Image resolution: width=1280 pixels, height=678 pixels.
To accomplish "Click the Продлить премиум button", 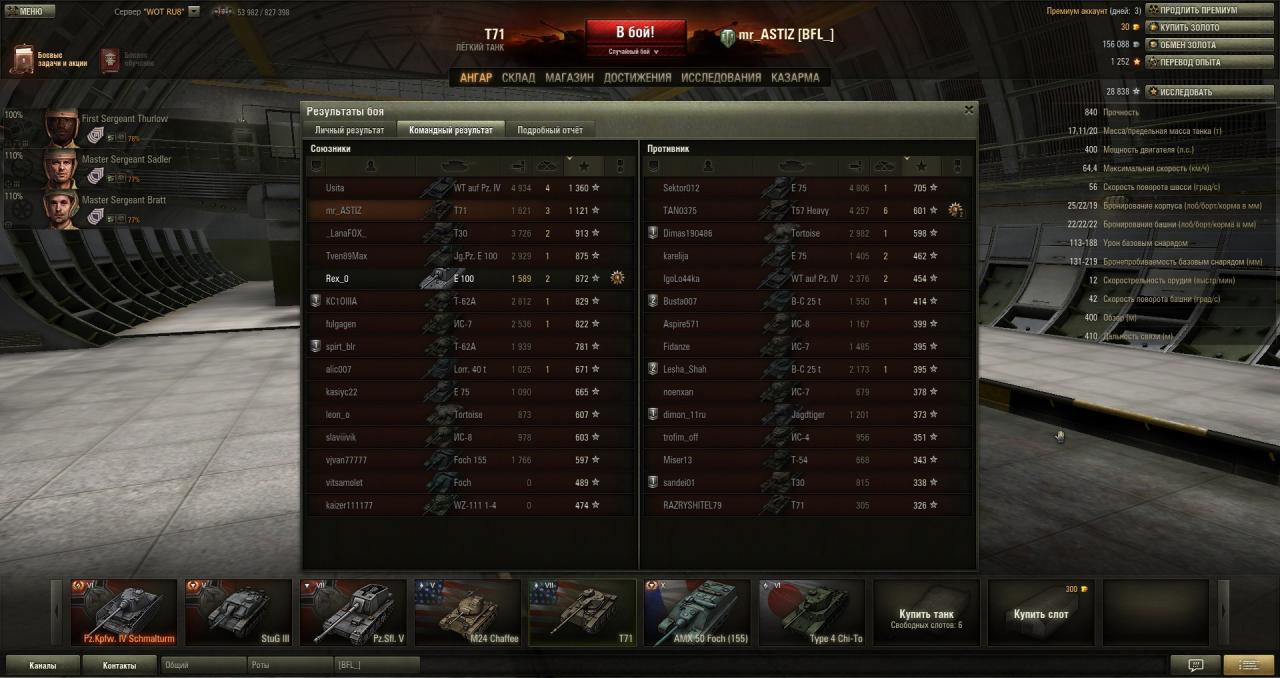I will [1197, 10].
